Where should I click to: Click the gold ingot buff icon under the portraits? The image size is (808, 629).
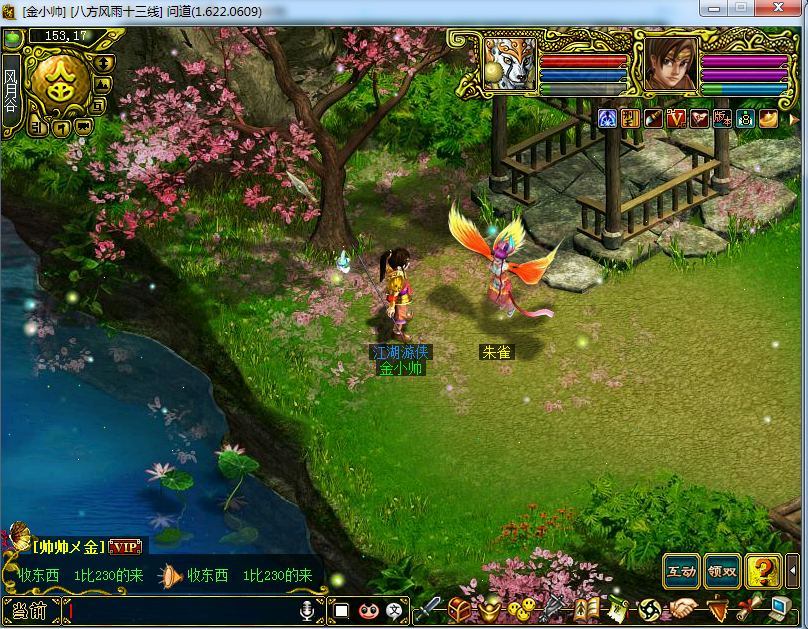pos(768,119)
